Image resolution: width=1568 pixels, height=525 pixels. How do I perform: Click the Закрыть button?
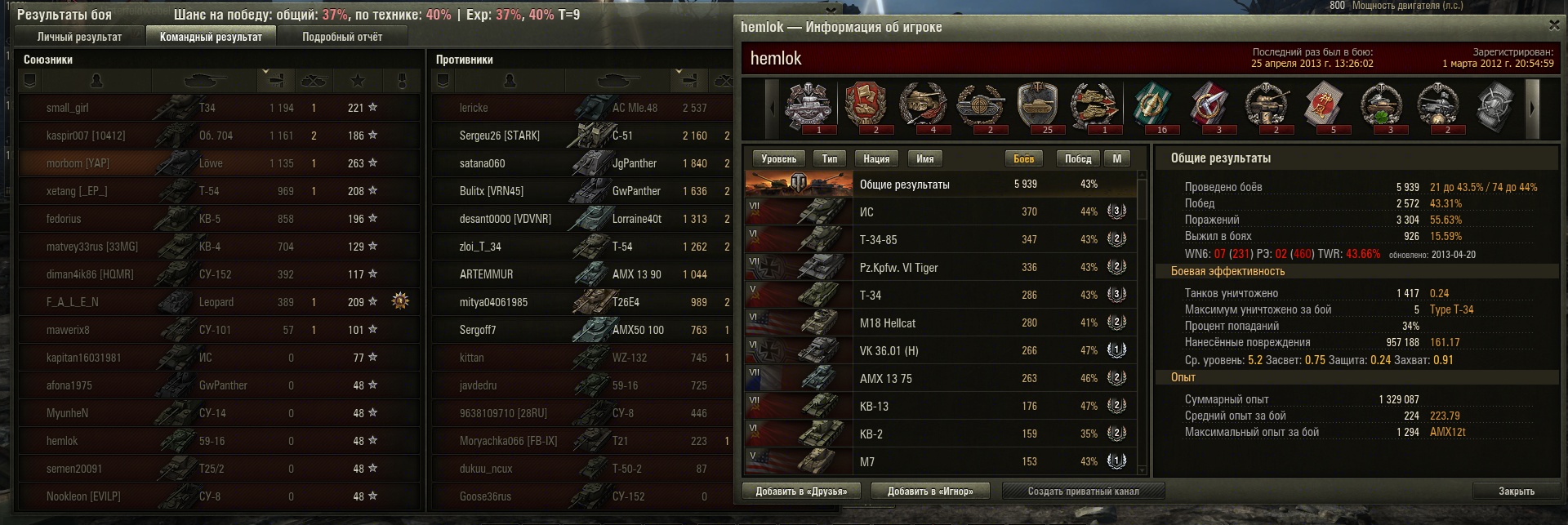point(1516,492)
